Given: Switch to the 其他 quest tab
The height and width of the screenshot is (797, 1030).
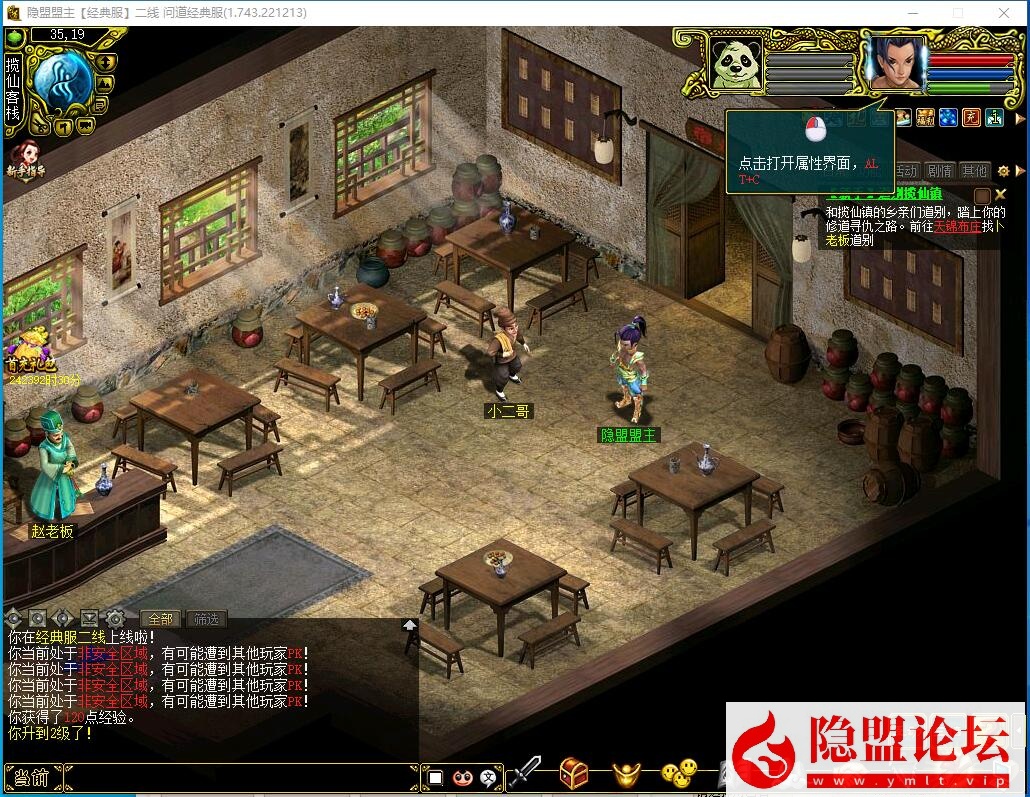Looking at the screenshot, I should click(973, 171).
